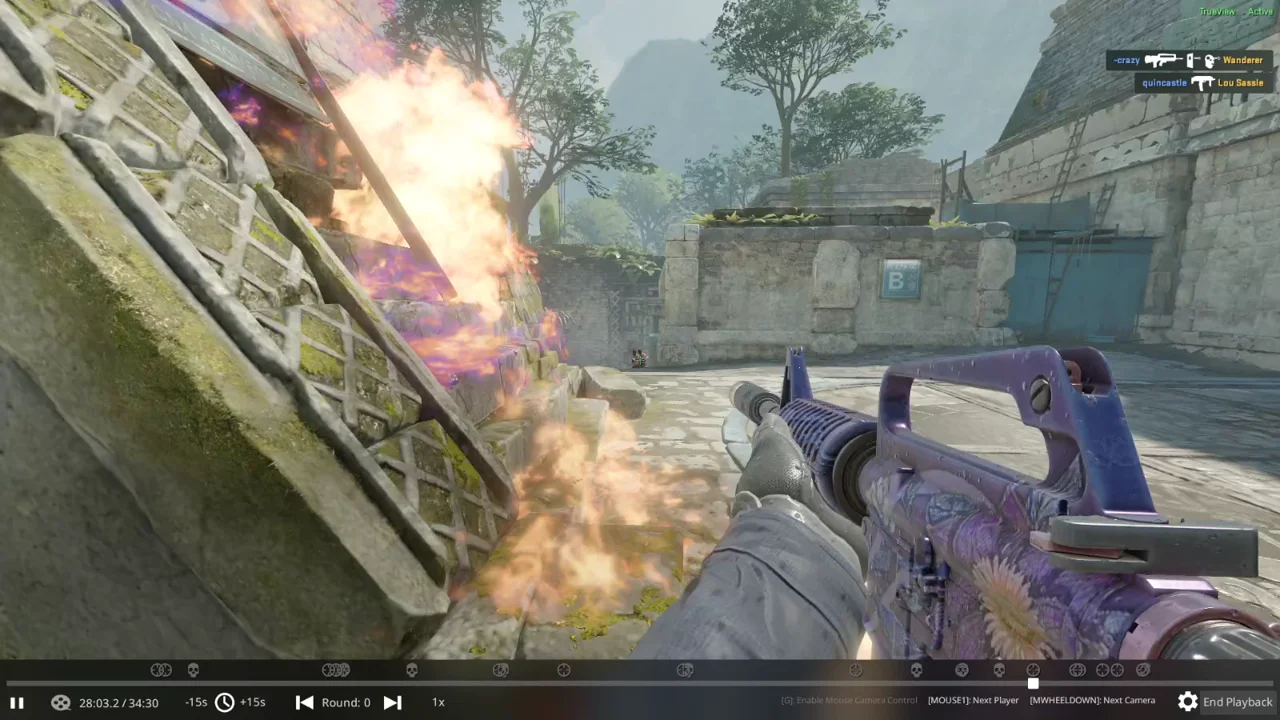The height and width of the screenshot is (720, 1280).
Task: Select the clock icon between the skip controls
Action: [x=225, y=702]
